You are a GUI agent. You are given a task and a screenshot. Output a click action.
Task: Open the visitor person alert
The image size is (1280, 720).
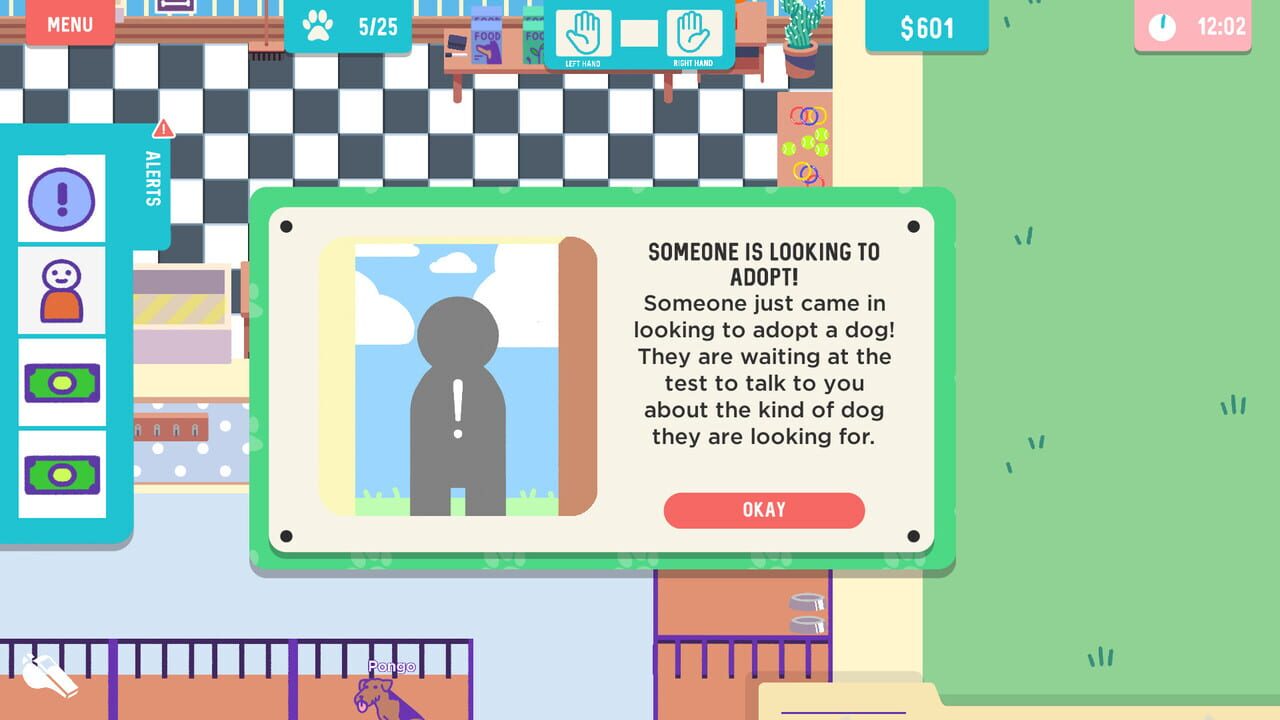[63, 290]
